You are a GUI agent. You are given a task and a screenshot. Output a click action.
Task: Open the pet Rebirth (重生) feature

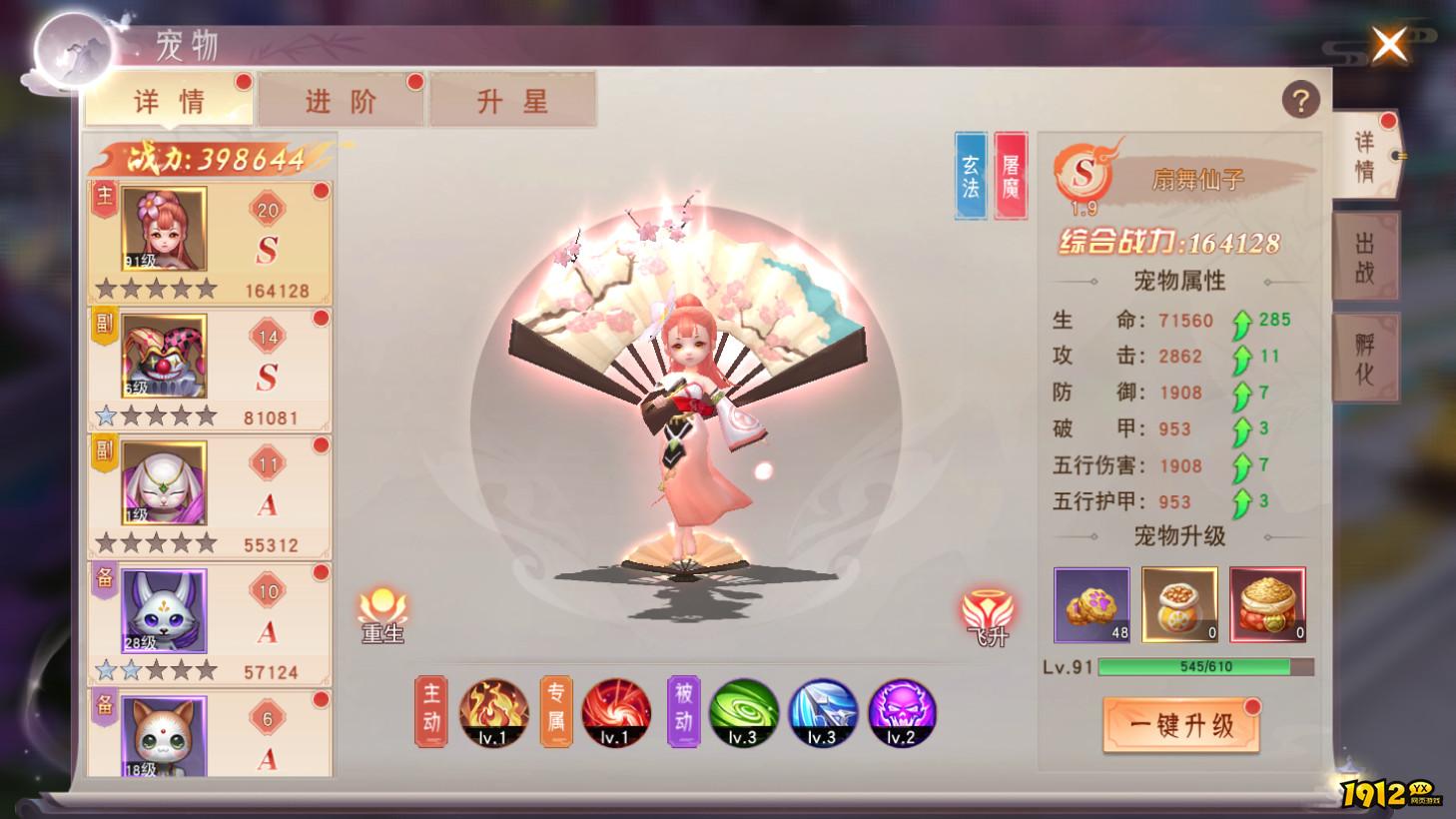(382, 612)
